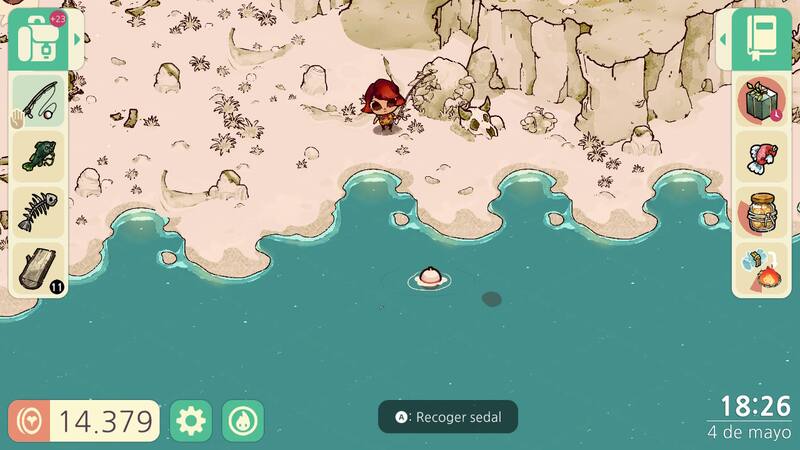Image resolution: width=800 pixels, height=450 pixels.
Task: Click the flame spirit button
Action: click(243, 421)
